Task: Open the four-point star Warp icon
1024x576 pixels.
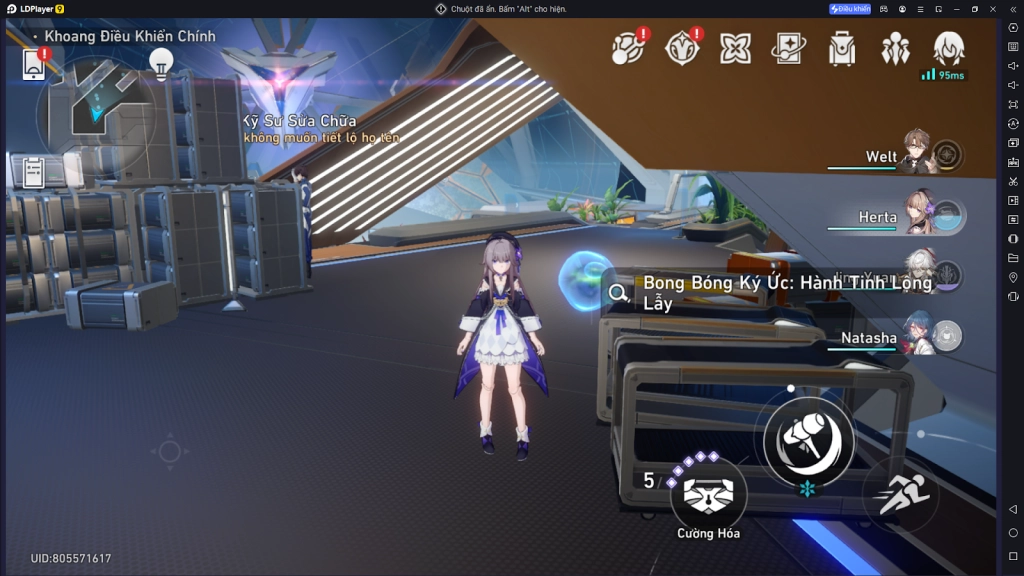Action: coord(735,48)
